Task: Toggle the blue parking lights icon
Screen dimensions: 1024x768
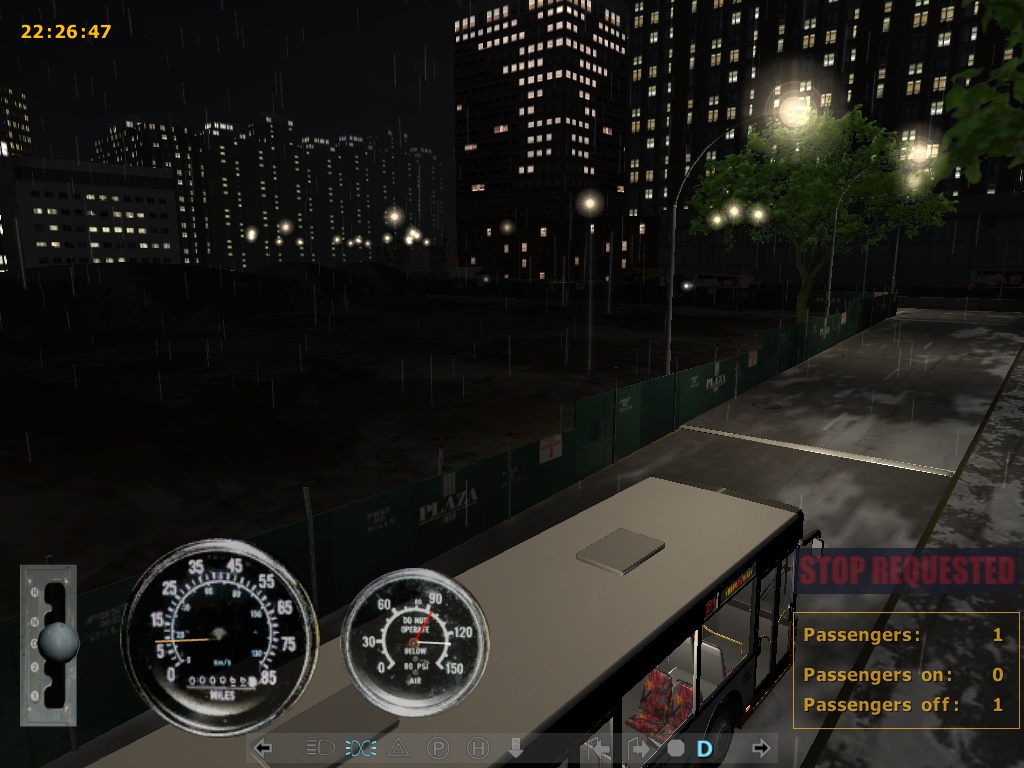Action: [361, 747]
